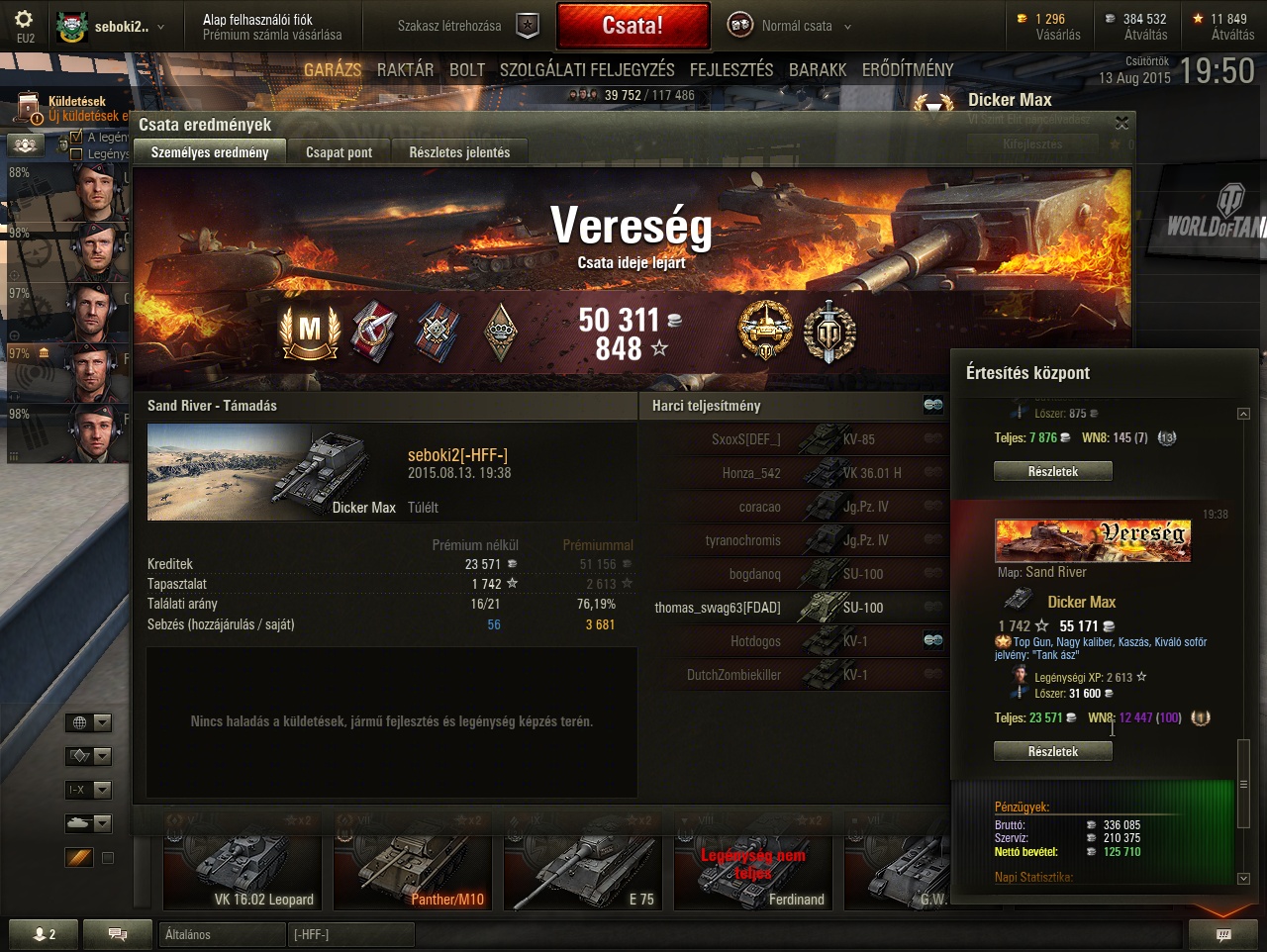Viewport: 1267px width, 952px height.
Task: Open the Barakk menu
Action: click(x=818, y=69)
